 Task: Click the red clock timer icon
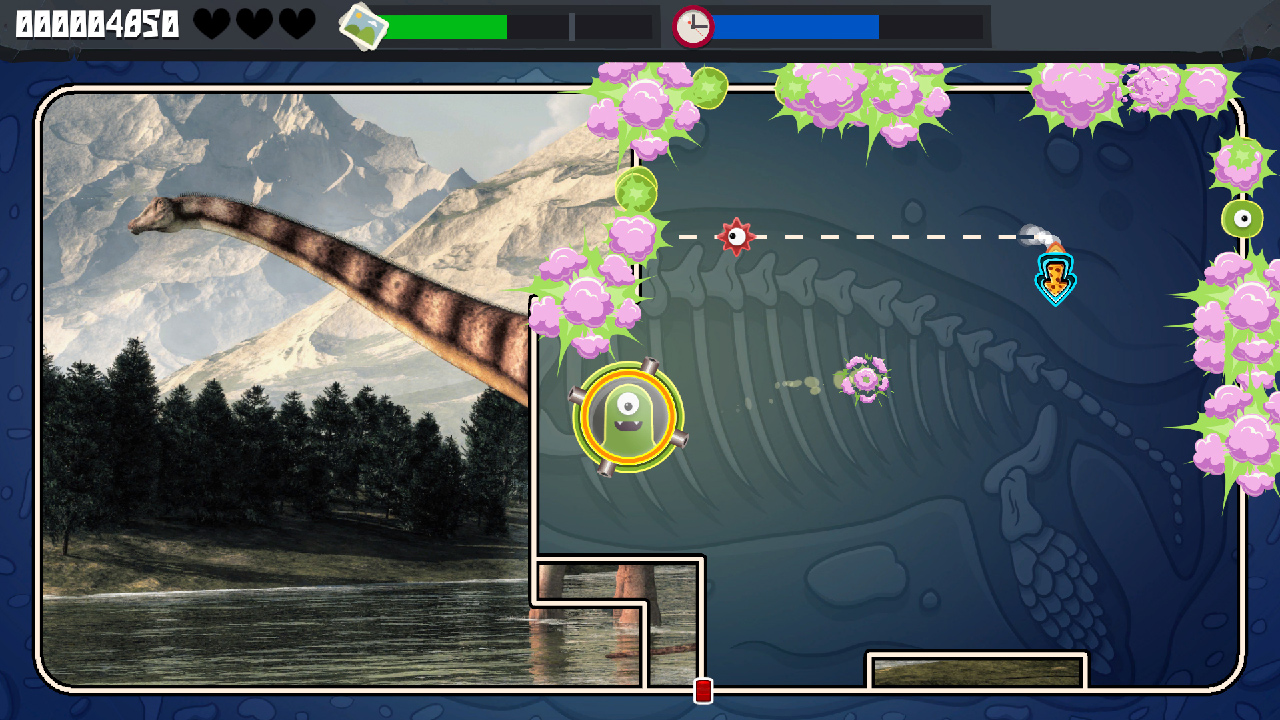pos(692,26)
